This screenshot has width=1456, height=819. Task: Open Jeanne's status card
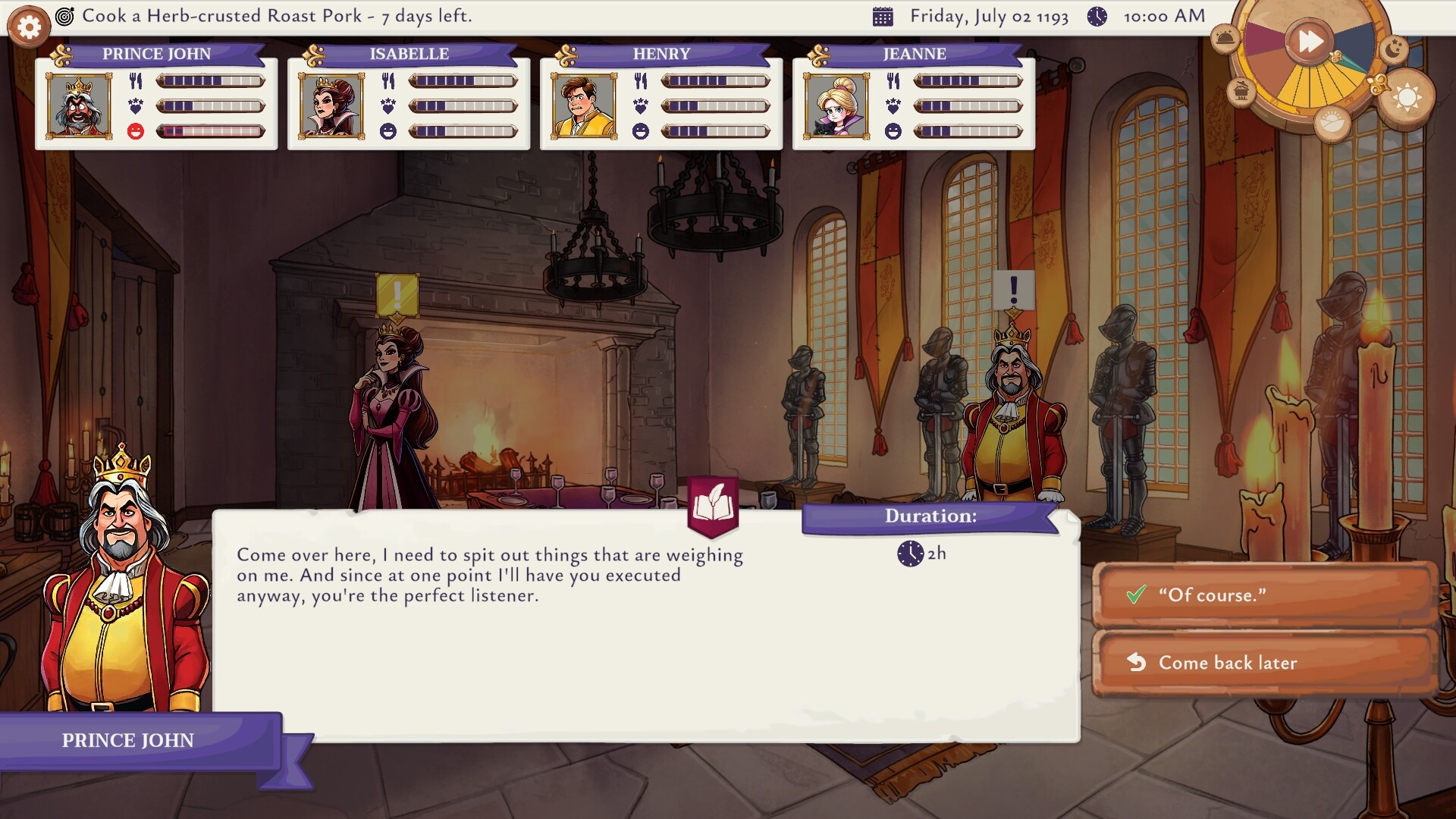click(914, 97)
